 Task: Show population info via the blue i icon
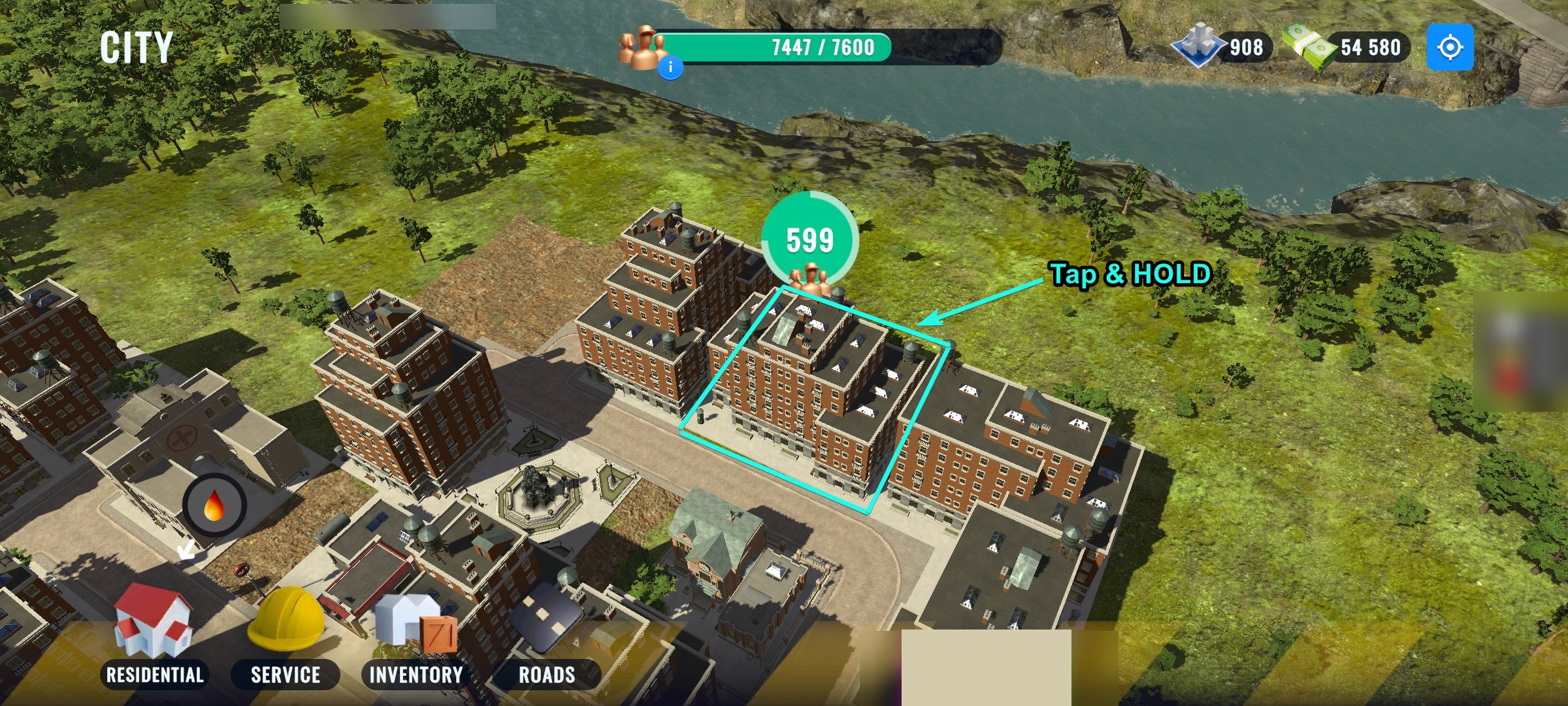670,67
